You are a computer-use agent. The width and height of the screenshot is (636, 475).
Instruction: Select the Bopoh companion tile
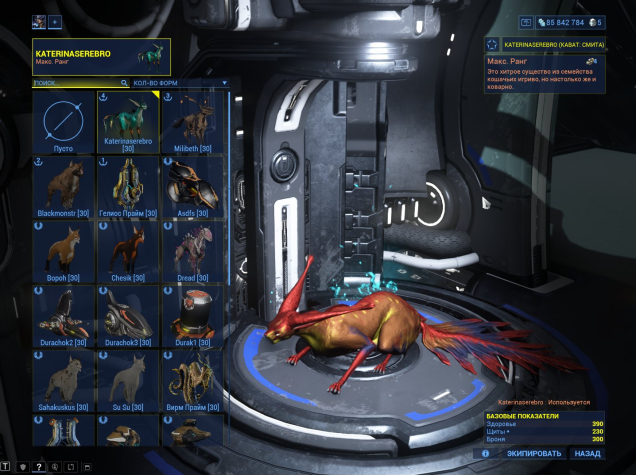64,252
